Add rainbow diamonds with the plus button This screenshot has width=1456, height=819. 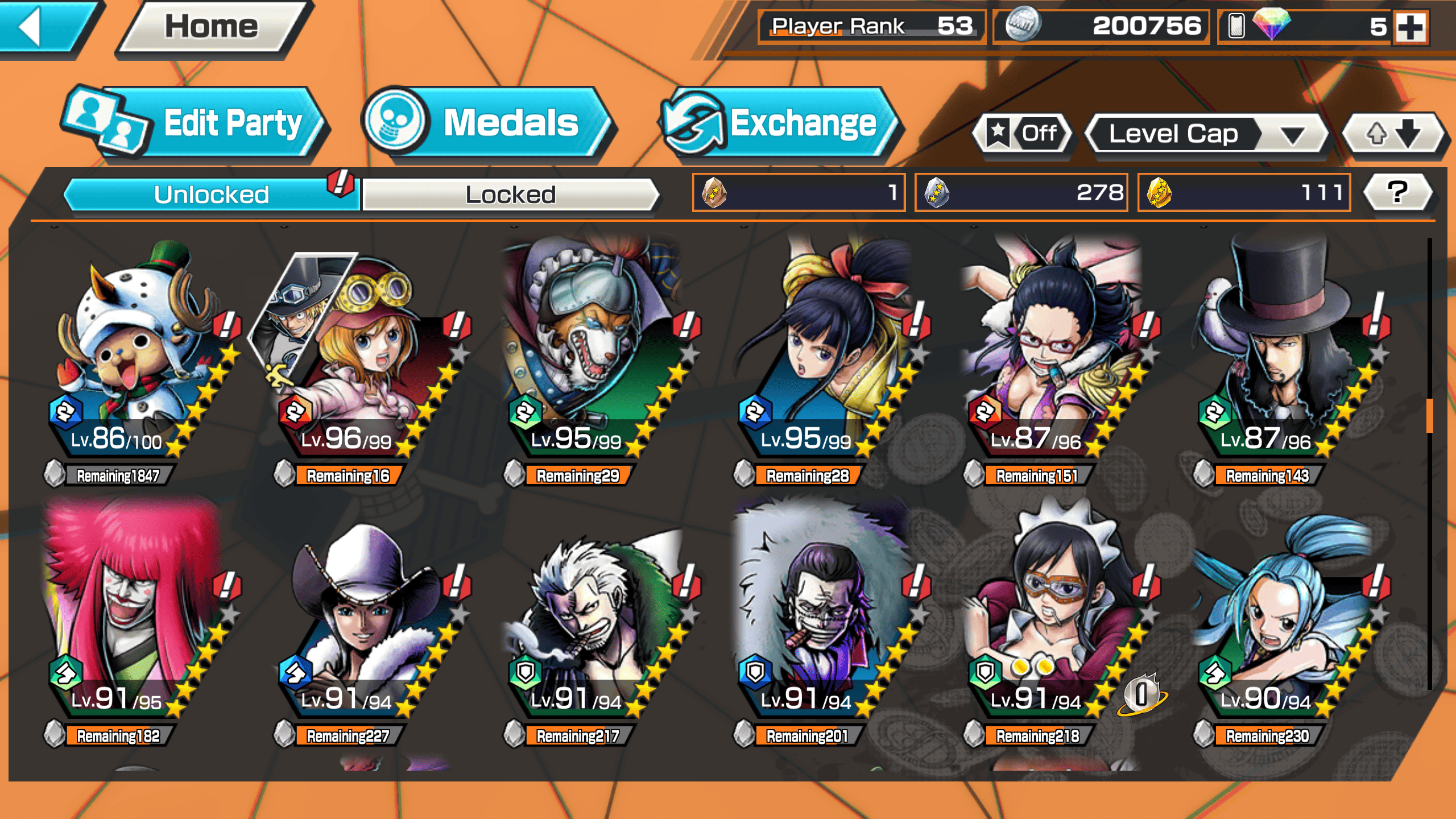[x=1411, y=27]
